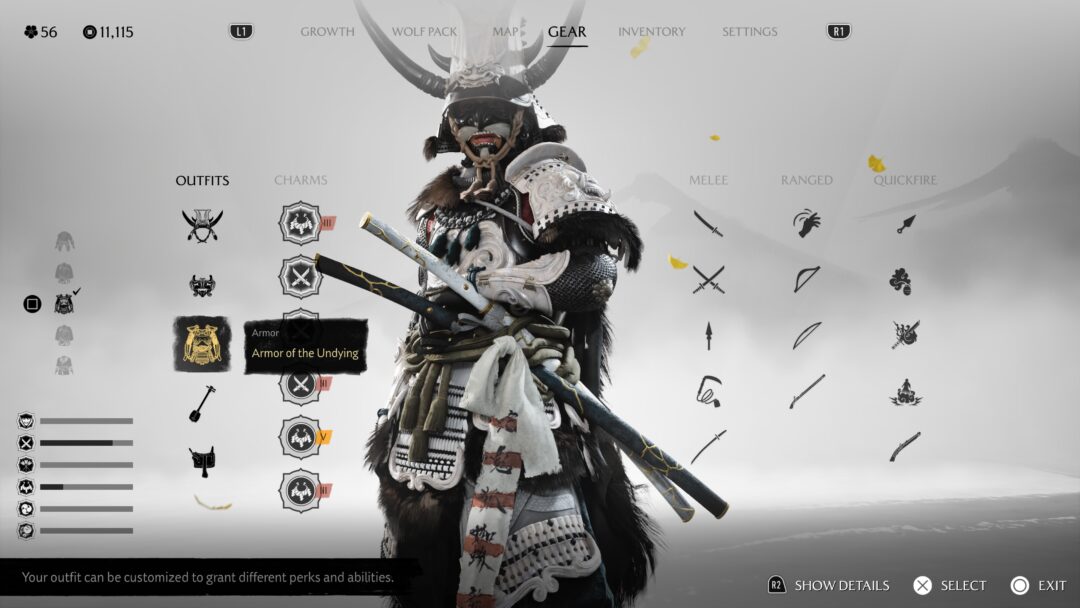Pick the spear melee weapon
The image size is (1080, 608).
coord(708,335)
